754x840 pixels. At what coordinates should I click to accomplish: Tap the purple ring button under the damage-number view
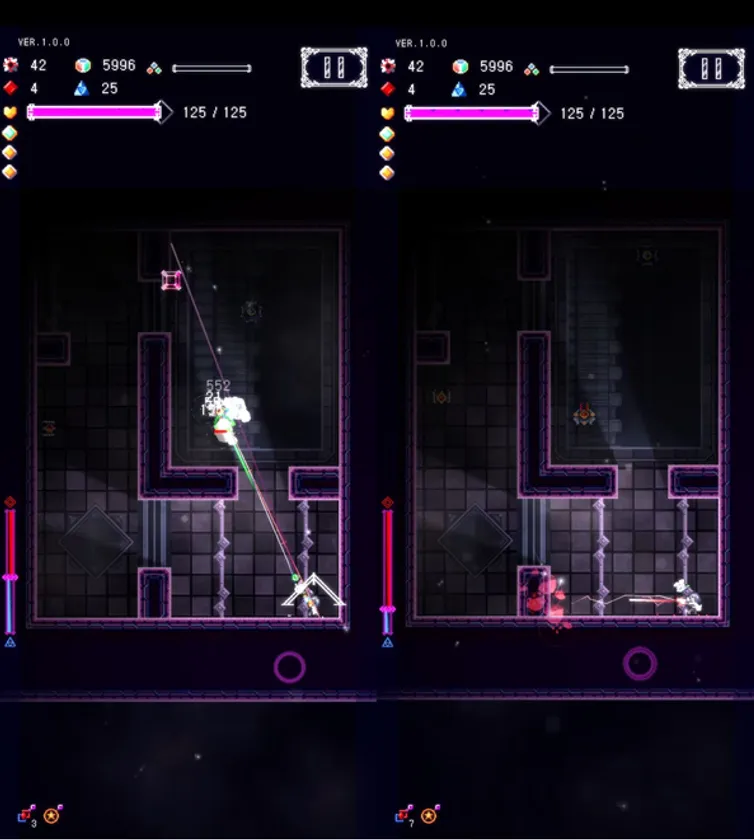click(289, 666)
